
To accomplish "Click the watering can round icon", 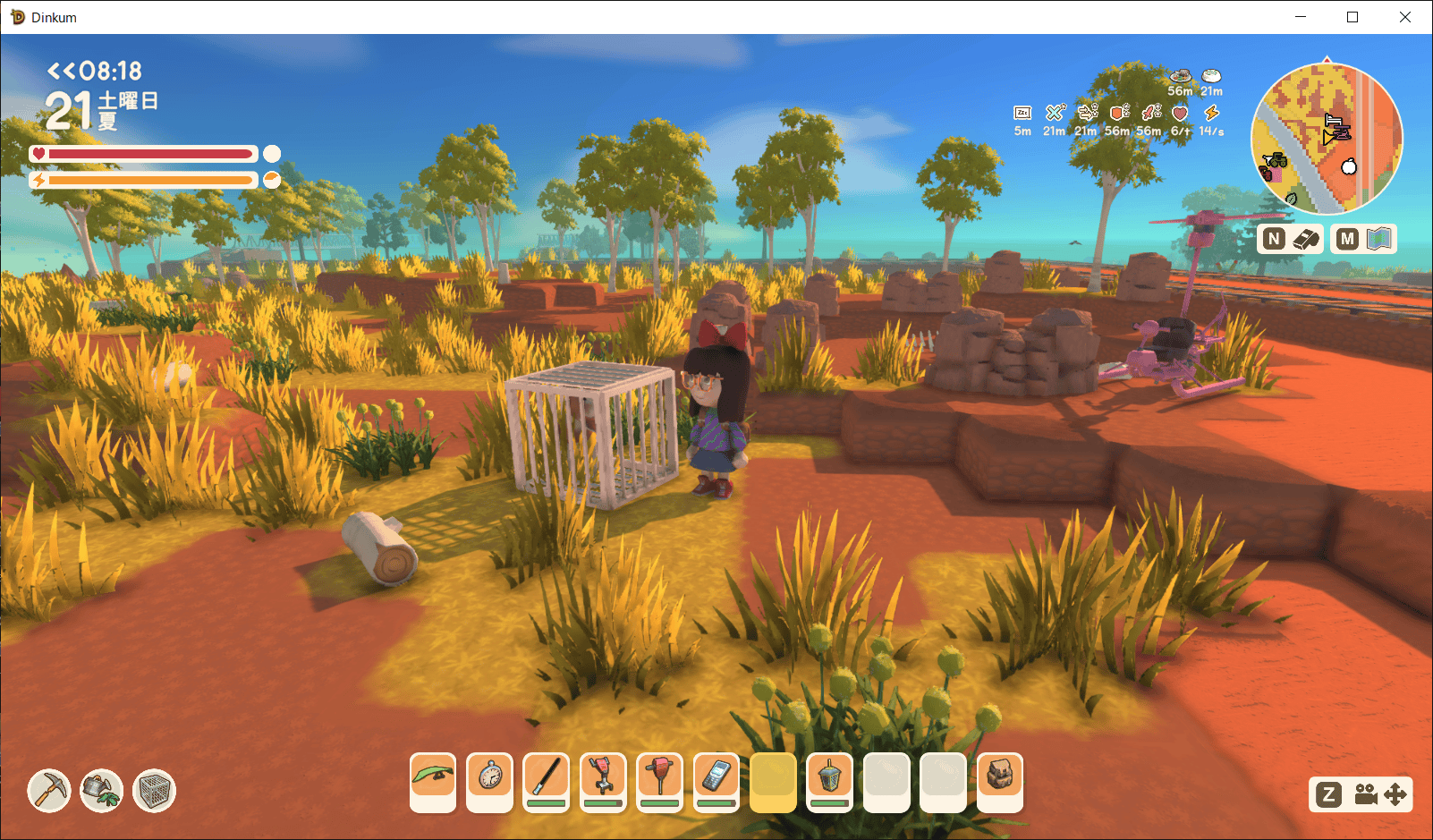I will (x=102, y=791).
